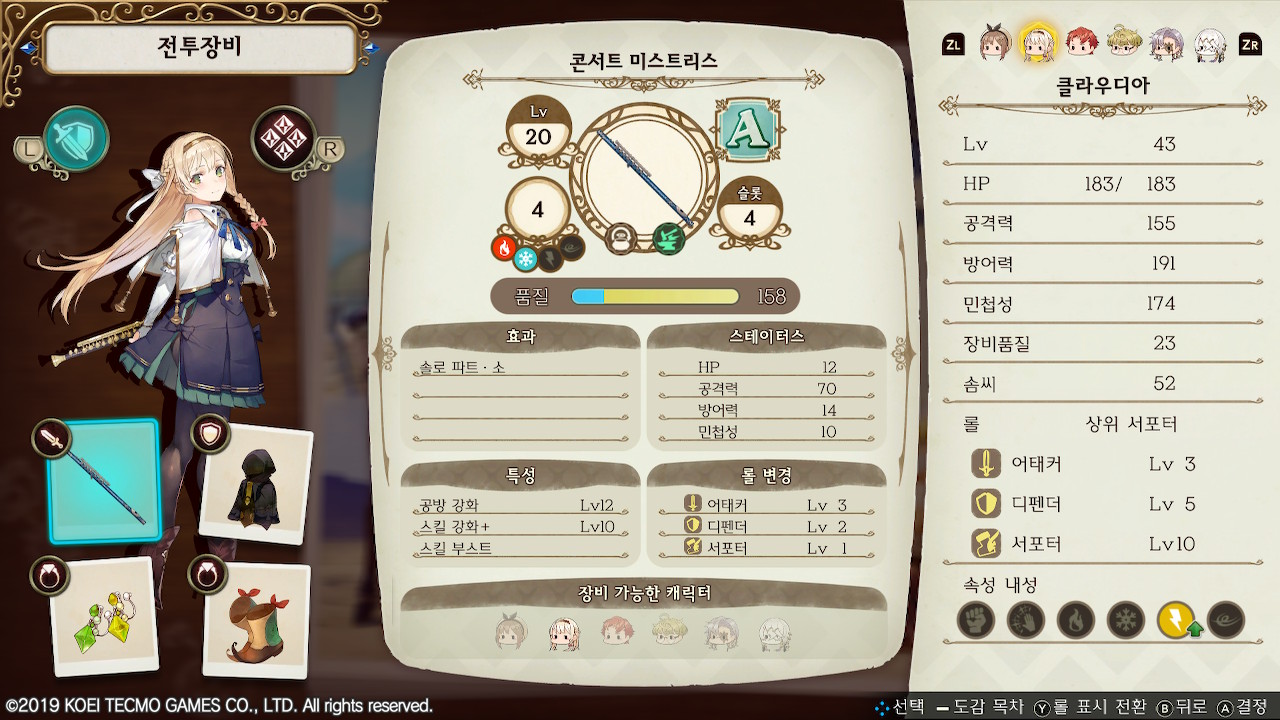Select the equipped flute weapon slot

(x=104, y=480)
